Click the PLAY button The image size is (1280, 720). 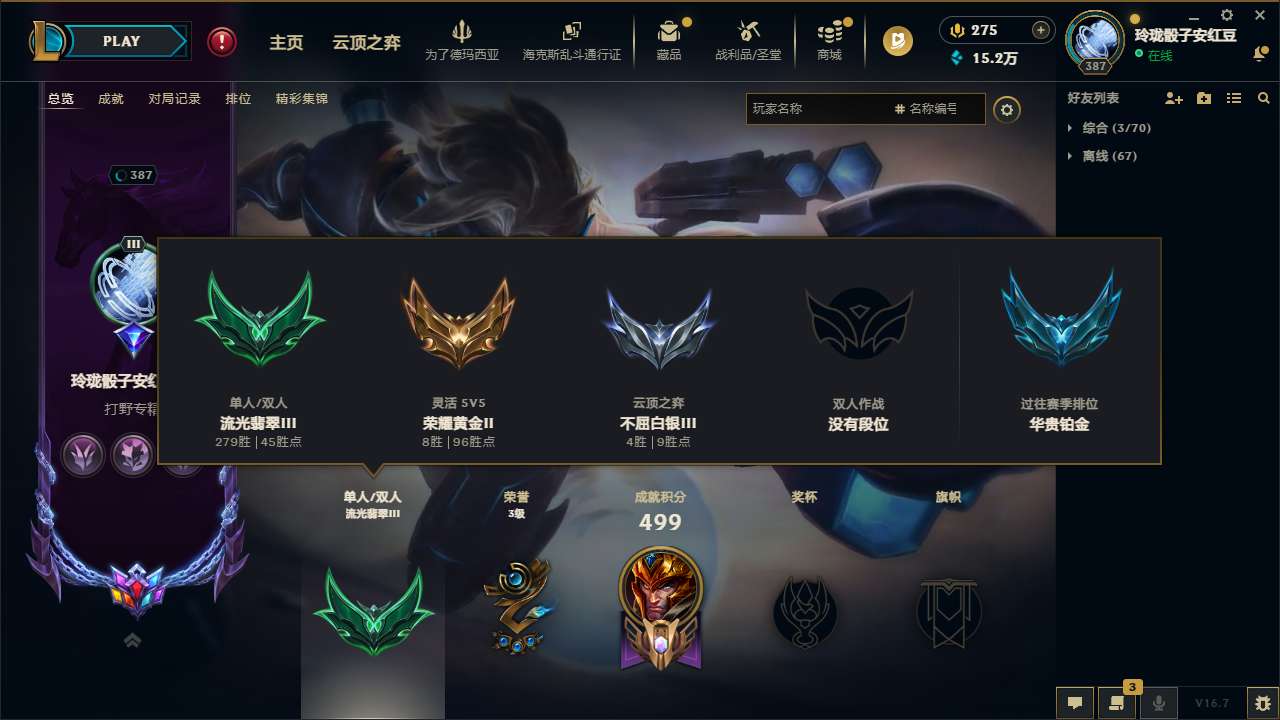click(122, 41)
